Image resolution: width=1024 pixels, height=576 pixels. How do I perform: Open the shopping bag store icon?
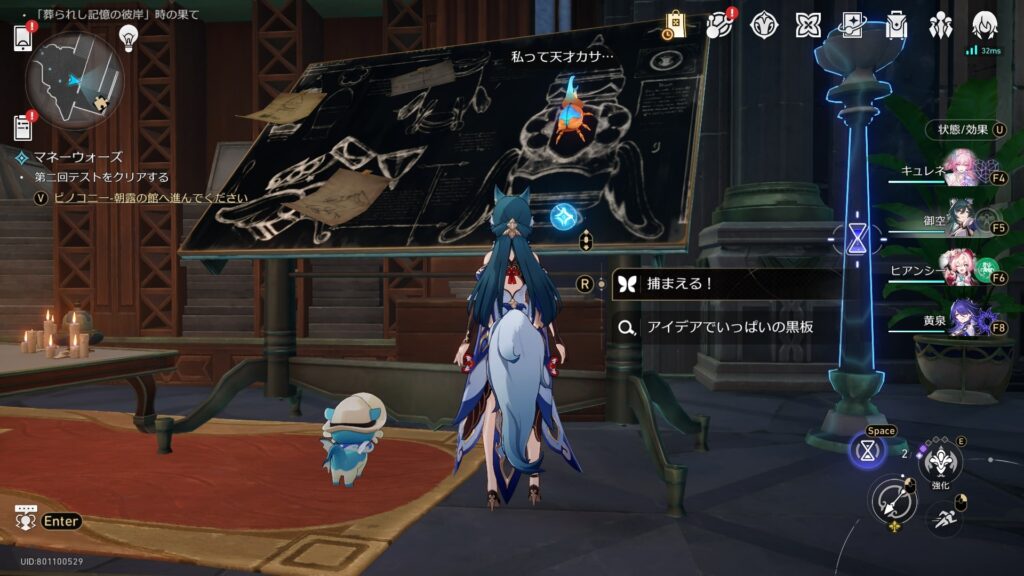[x=675, y=25]
